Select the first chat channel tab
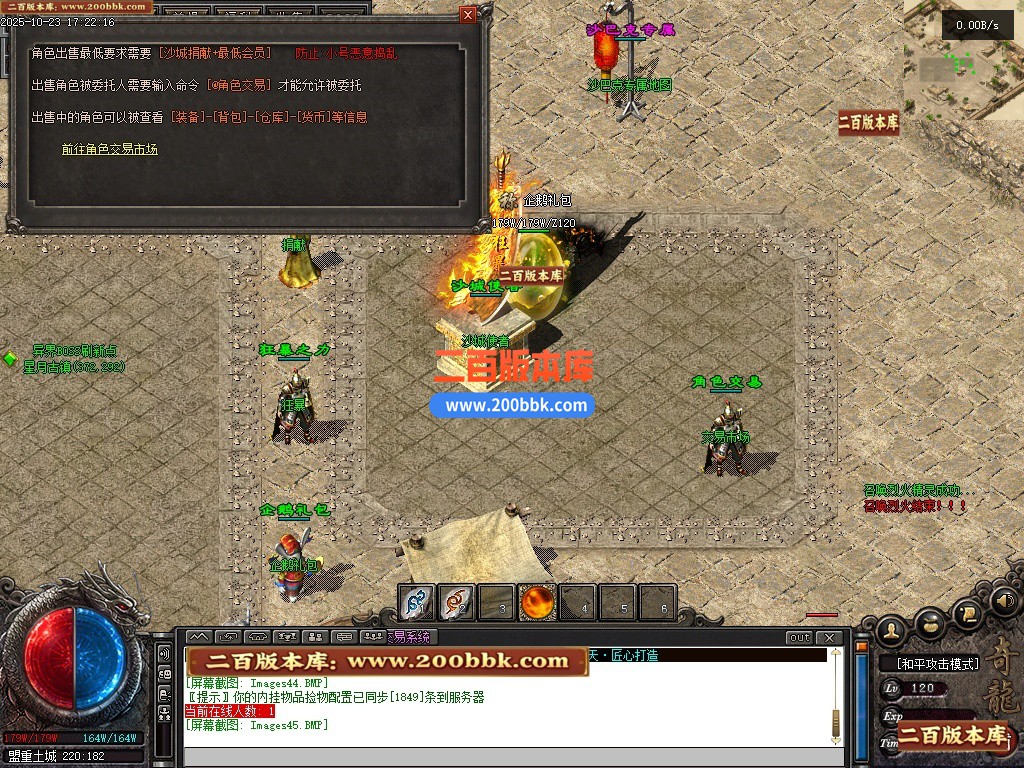1024x768 pixels. tap(198, 637)
